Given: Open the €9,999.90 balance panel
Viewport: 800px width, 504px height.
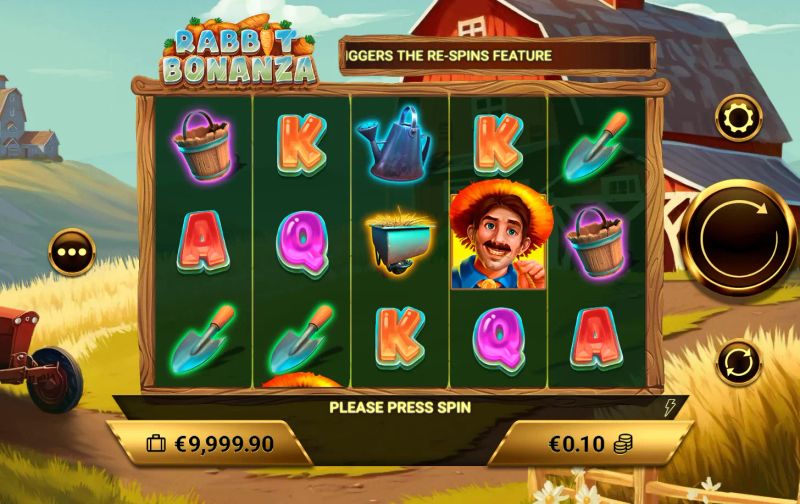Looking at the screenshot, I should tap(208, 443).
